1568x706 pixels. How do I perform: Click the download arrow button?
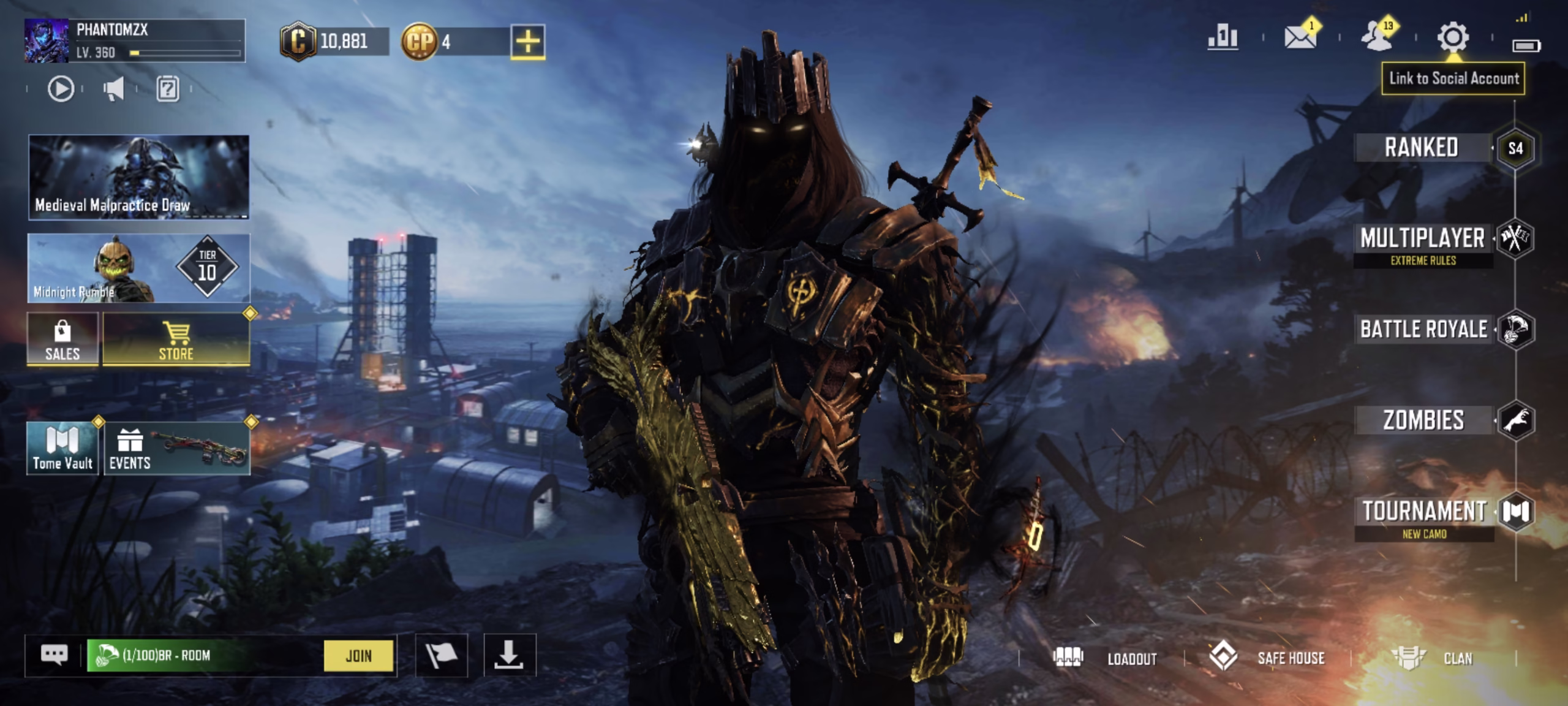(509, 656)
